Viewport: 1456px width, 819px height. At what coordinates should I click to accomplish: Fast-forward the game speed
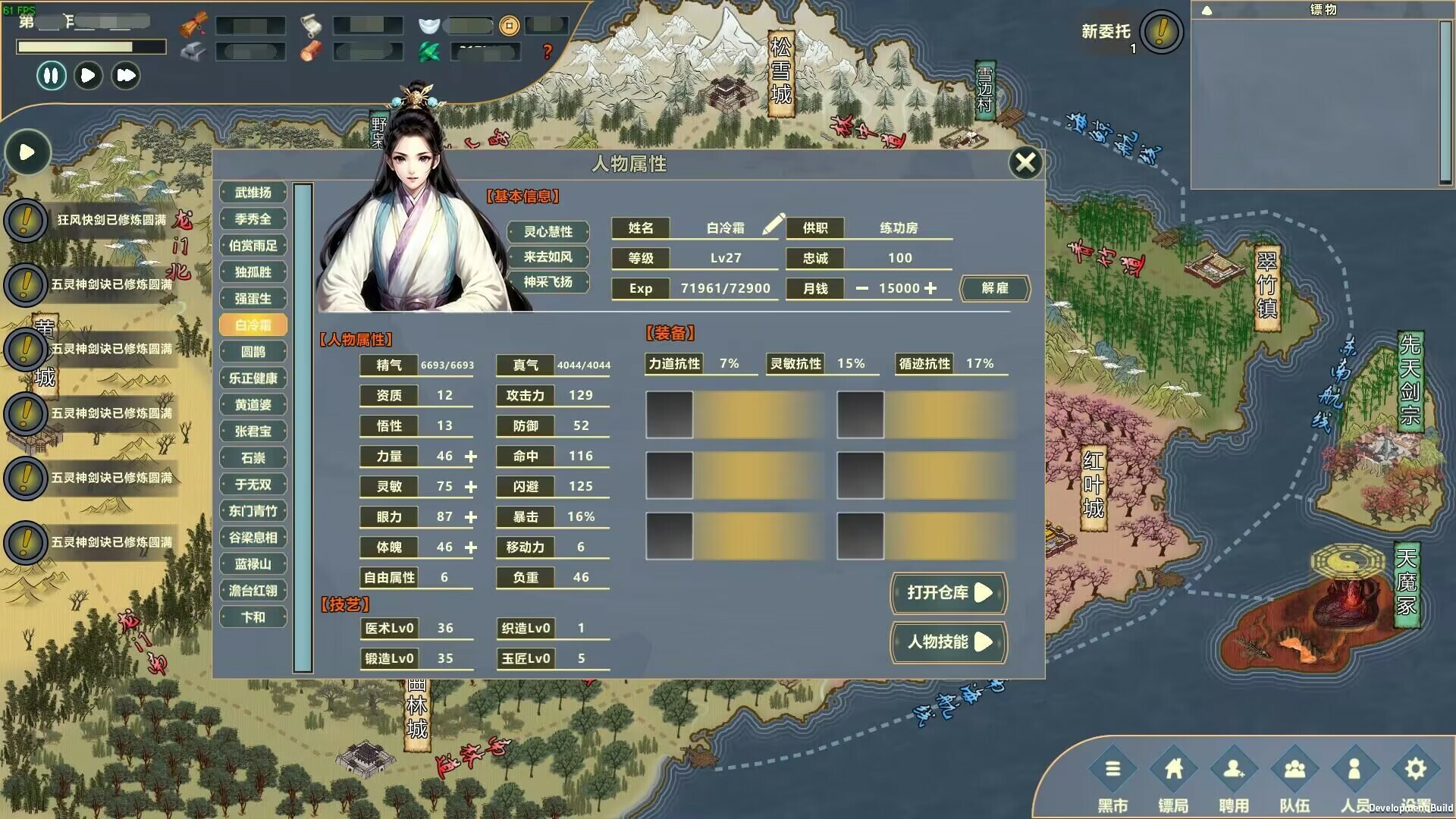click(x=125, y=76)
